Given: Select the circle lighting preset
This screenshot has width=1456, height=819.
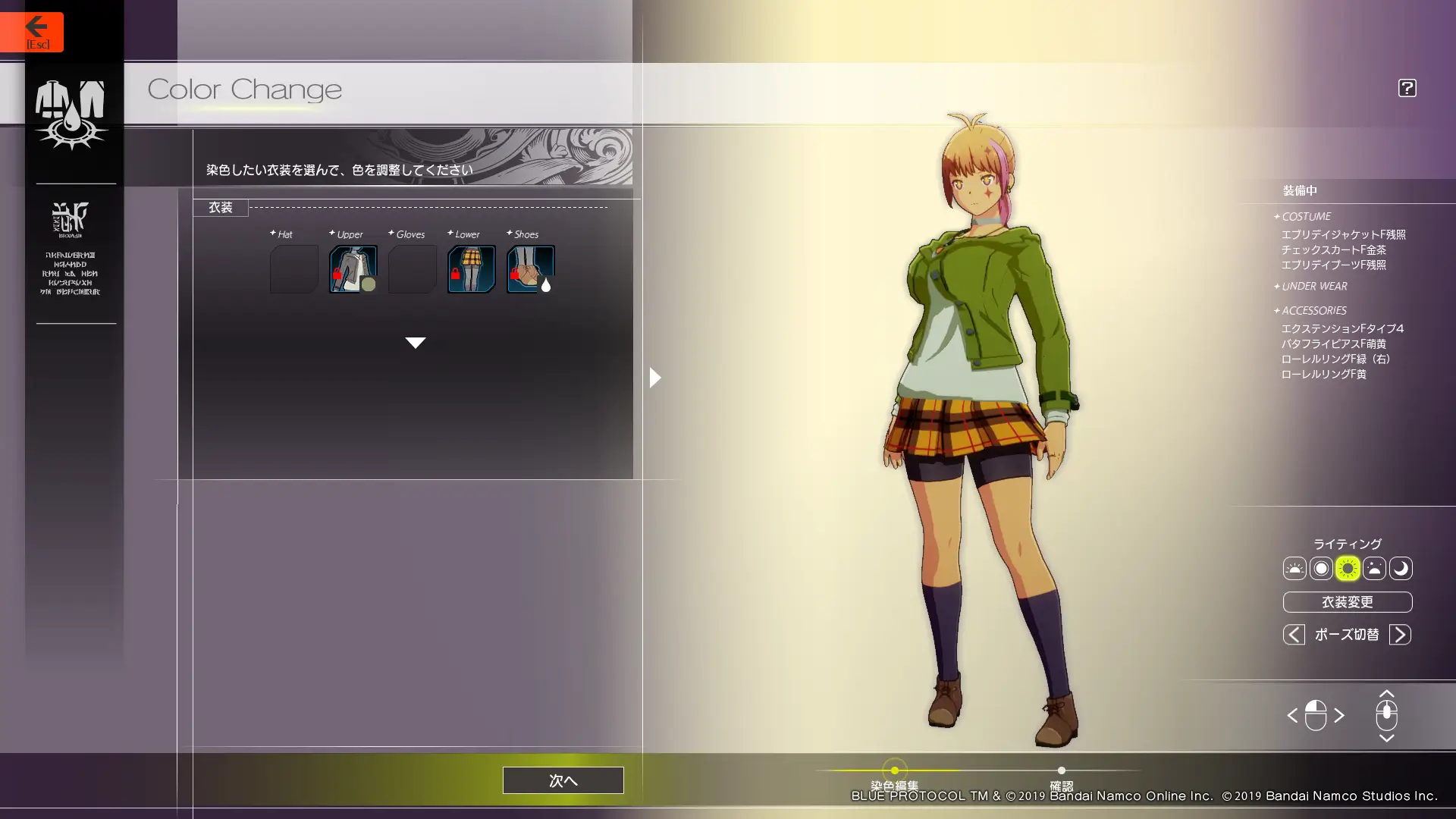Looking at the screenshot, I should [1321, 568].
